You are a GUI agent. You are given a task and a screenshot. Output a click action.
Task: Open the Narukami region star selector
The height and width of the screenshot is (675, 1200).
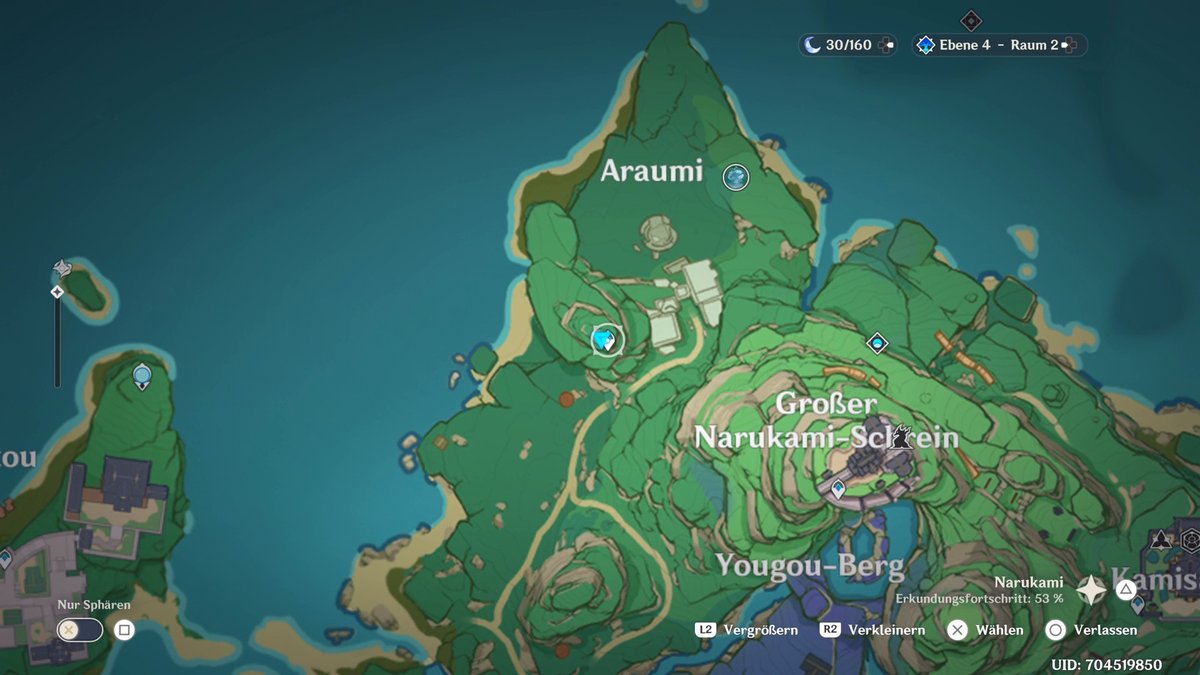pyautogui.click(x=1090, y=590)
